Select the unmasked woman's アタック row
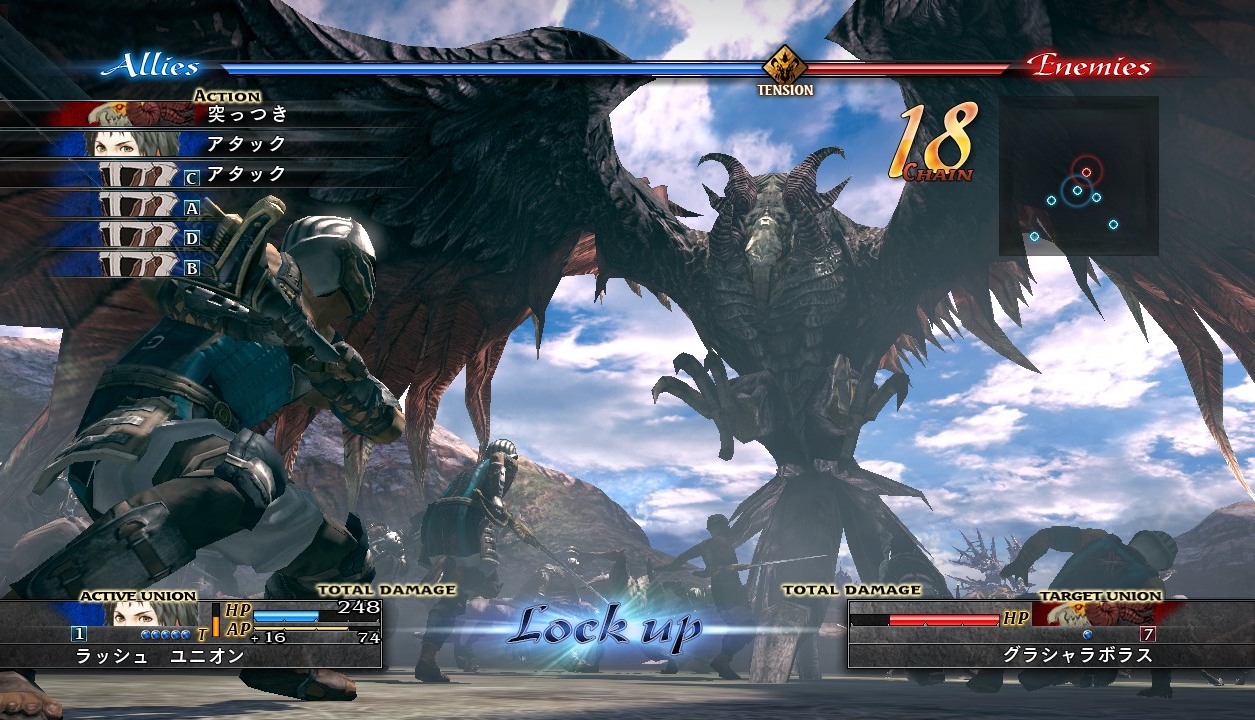This screenshot has height=720, width=1255. click(x=200, y=144)
